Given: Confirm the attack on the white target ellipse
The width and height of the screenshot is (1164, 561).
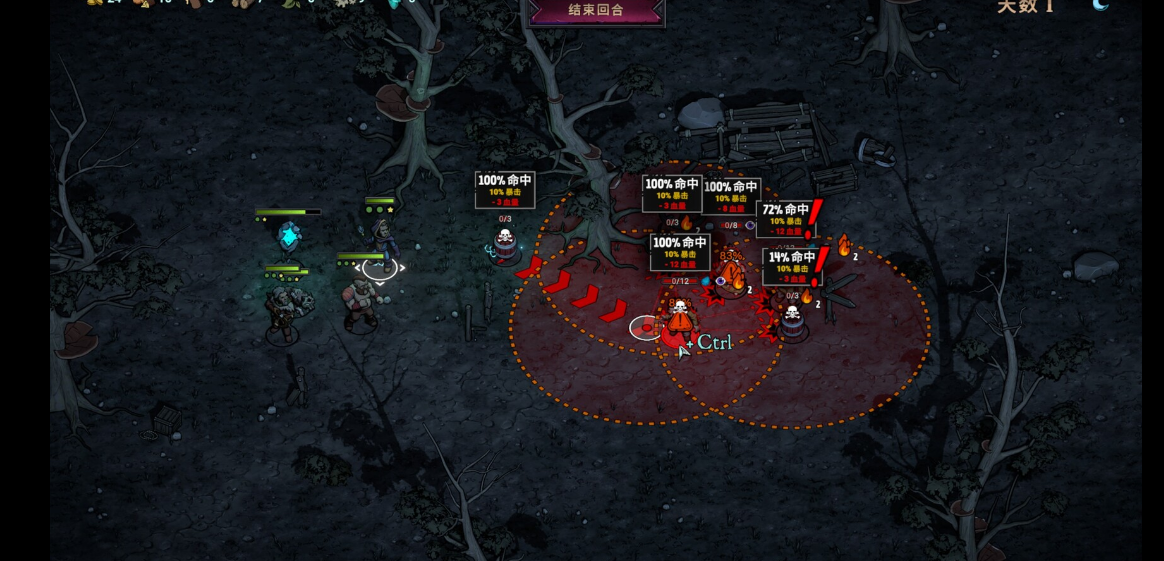Looking at the screenshot, I should click(x=646, y=327).
